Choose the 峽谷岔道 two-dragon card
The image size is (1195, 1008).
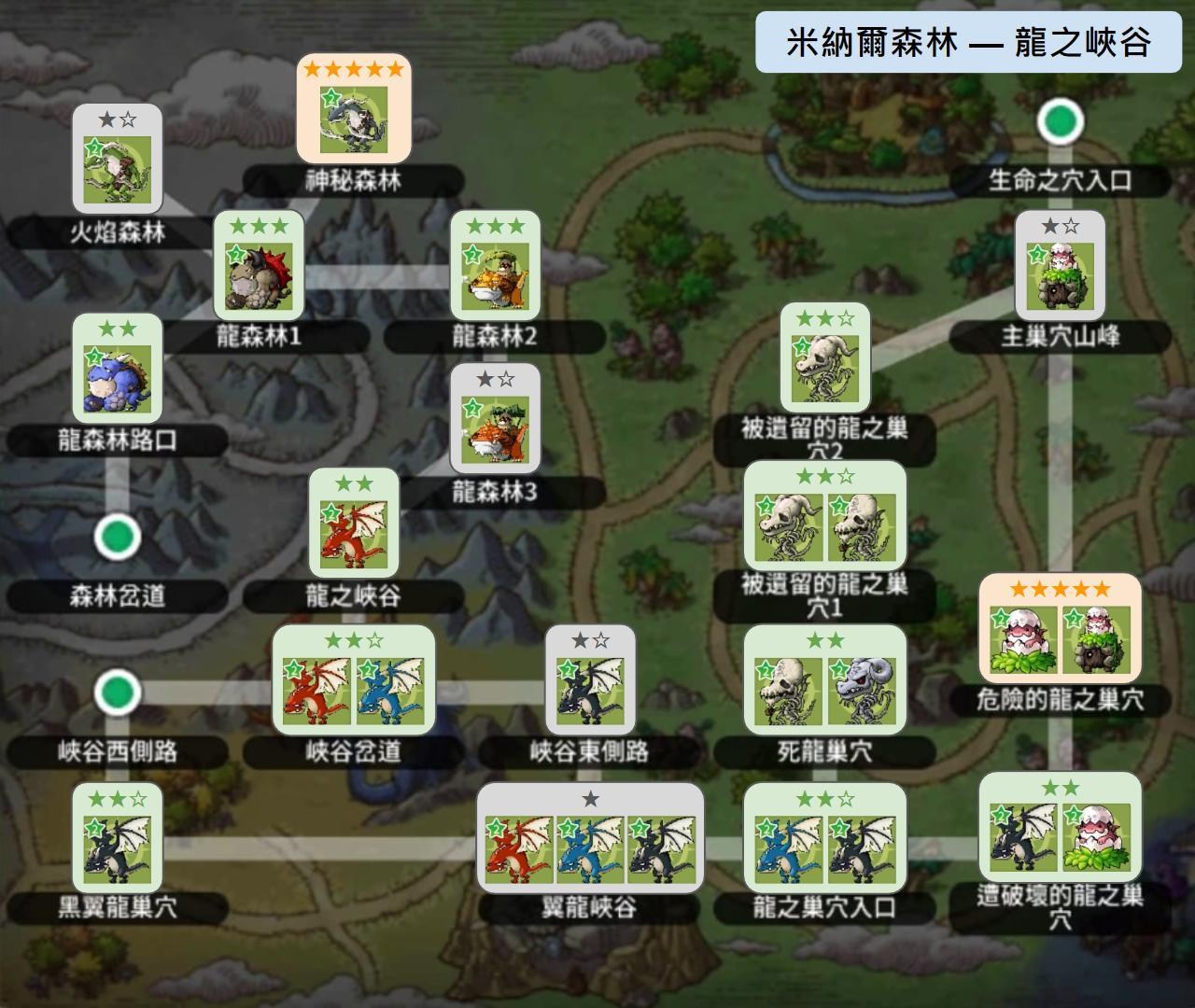coord(354,682)
